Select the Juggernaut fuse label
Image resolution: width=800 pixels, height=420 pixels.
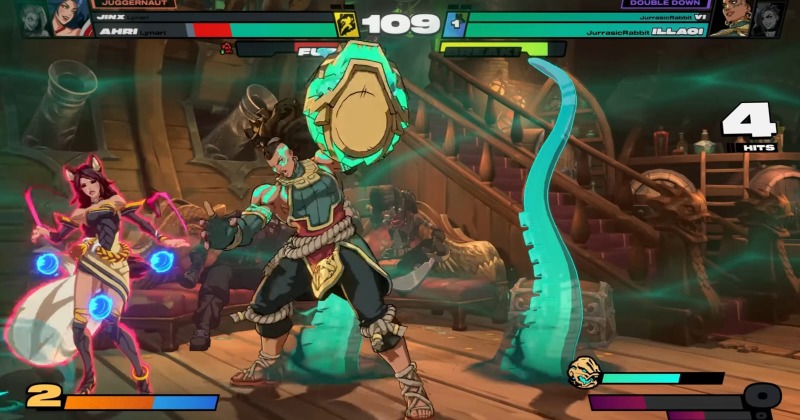(x=134, y=4)
